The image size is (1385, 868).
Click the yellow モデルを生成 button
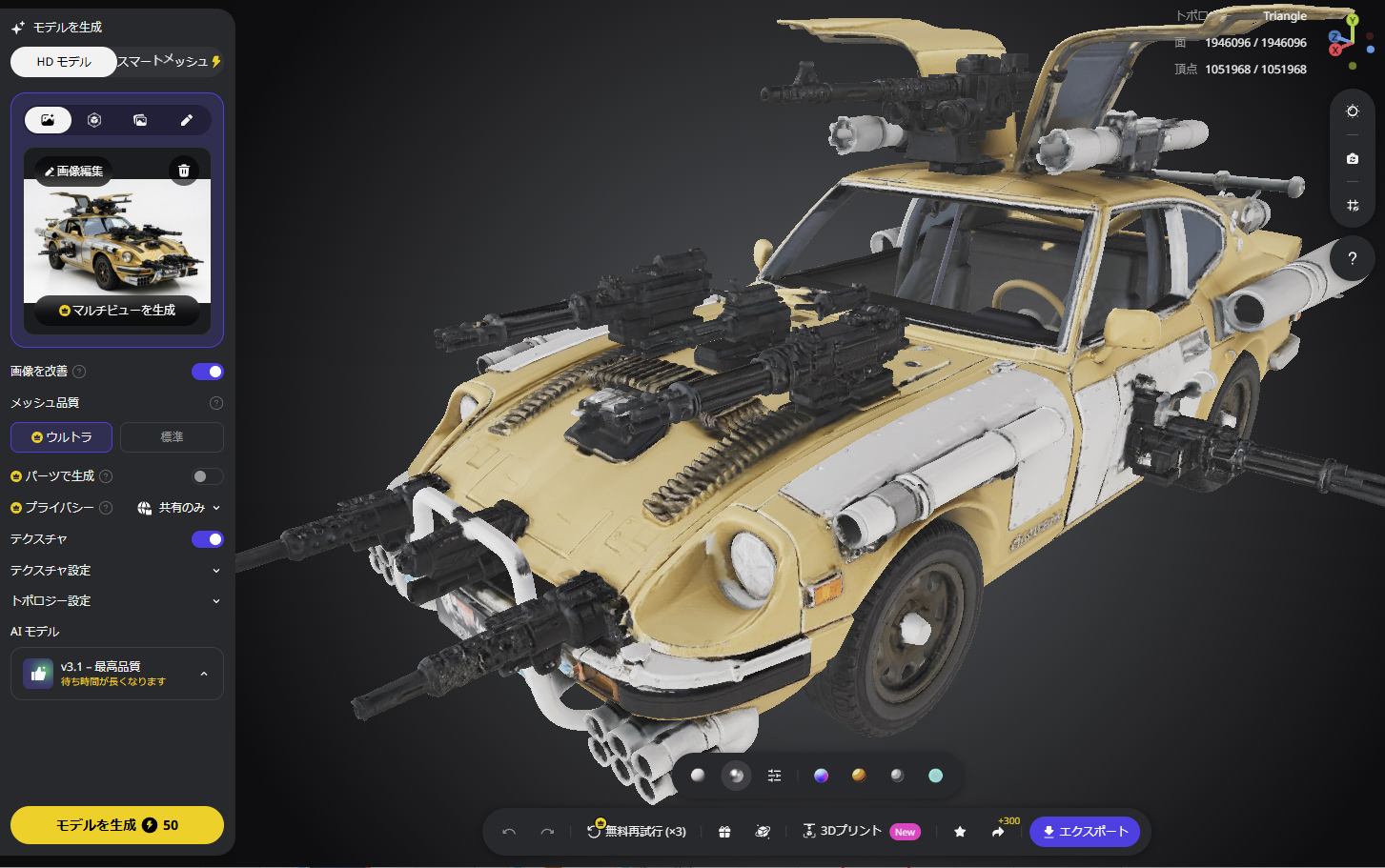coord(116,825)
